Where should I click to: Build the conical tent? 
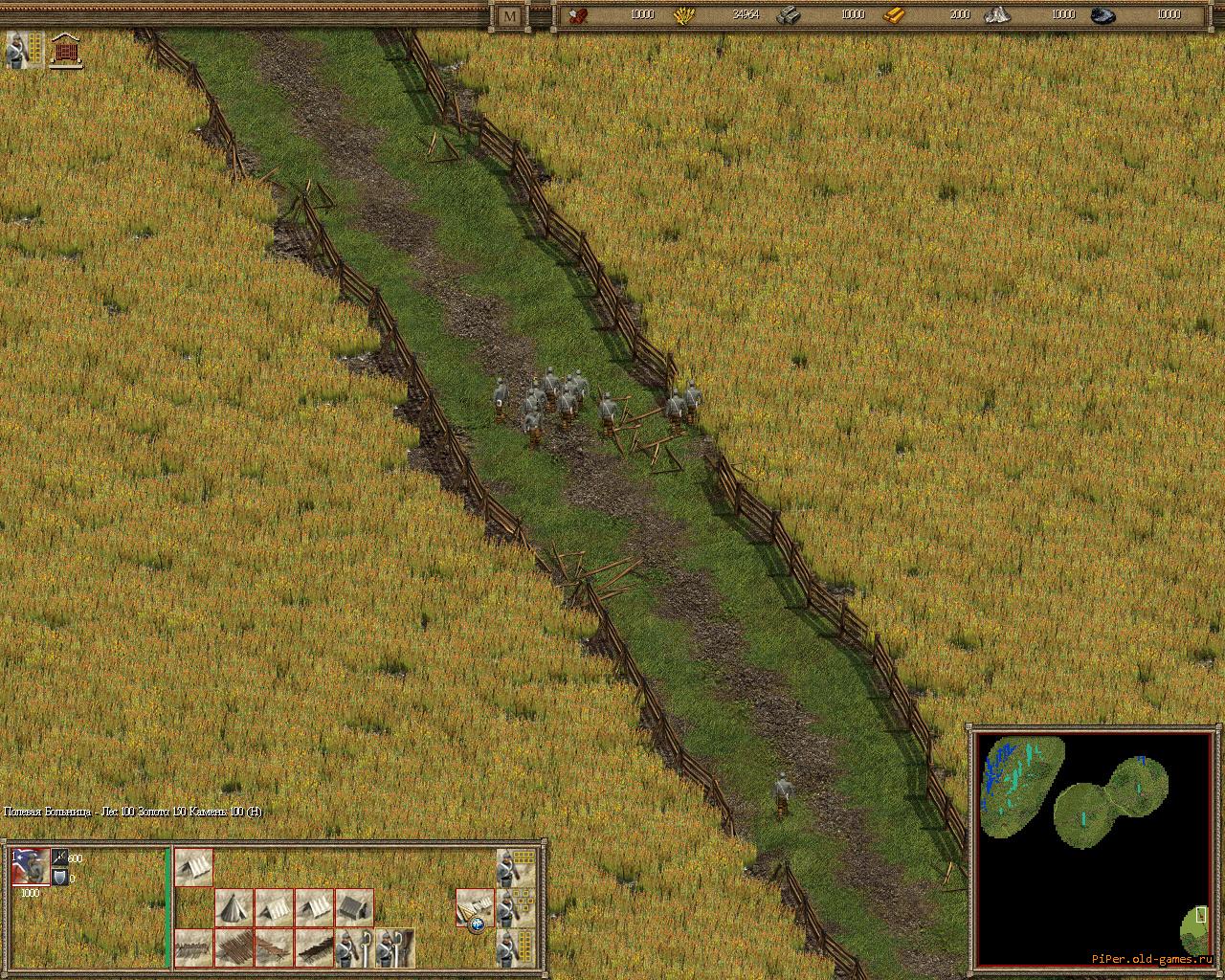click(234, 907)
